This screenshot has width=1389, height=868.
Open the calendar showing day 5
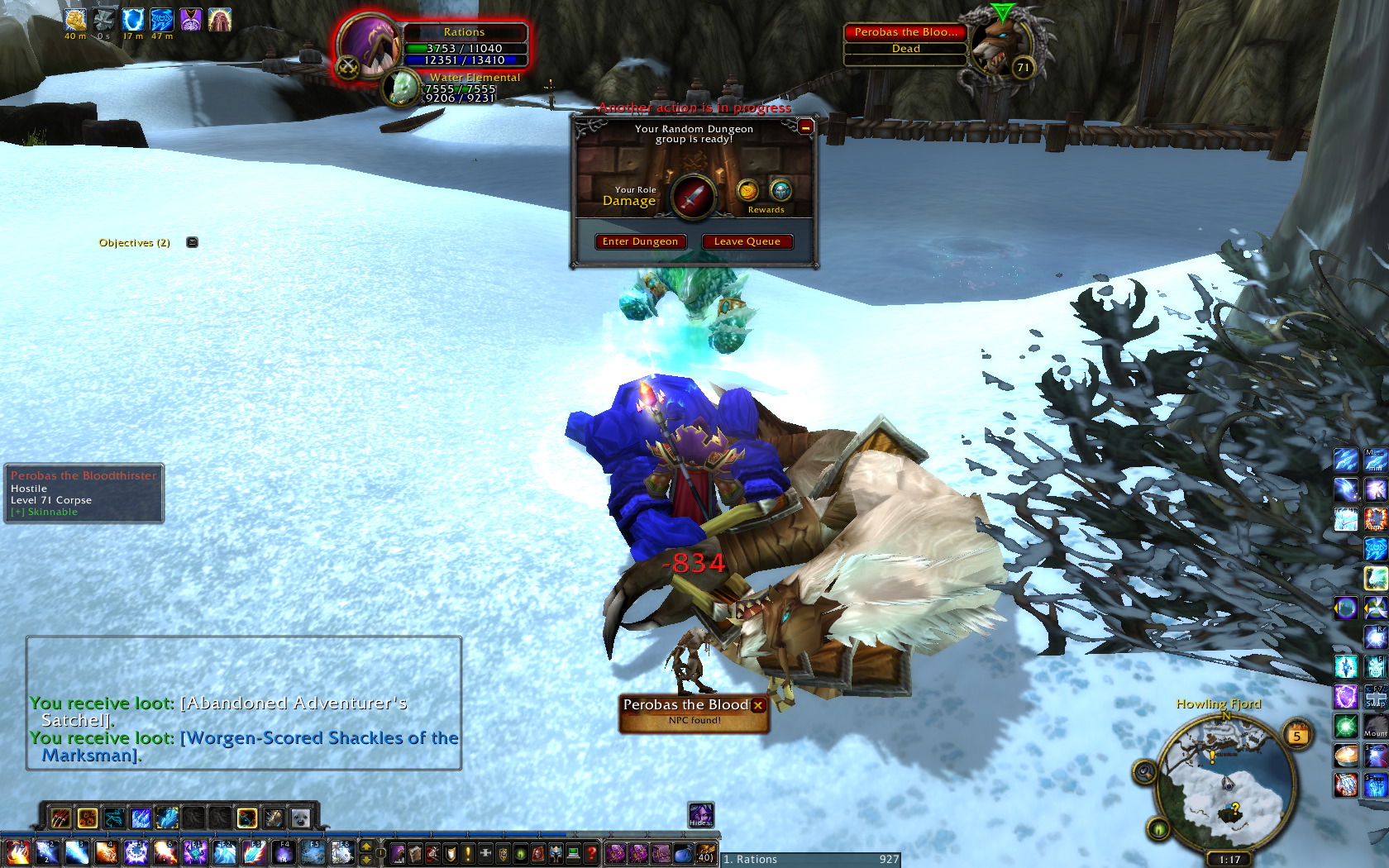pyautogui.click(x=1297, y=735)
